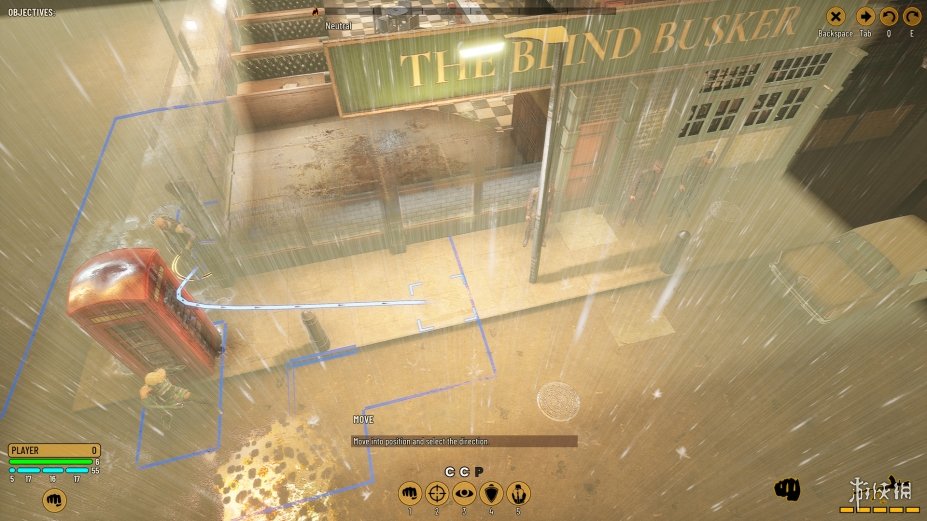Select the shield defend ability

click(491, 492)
